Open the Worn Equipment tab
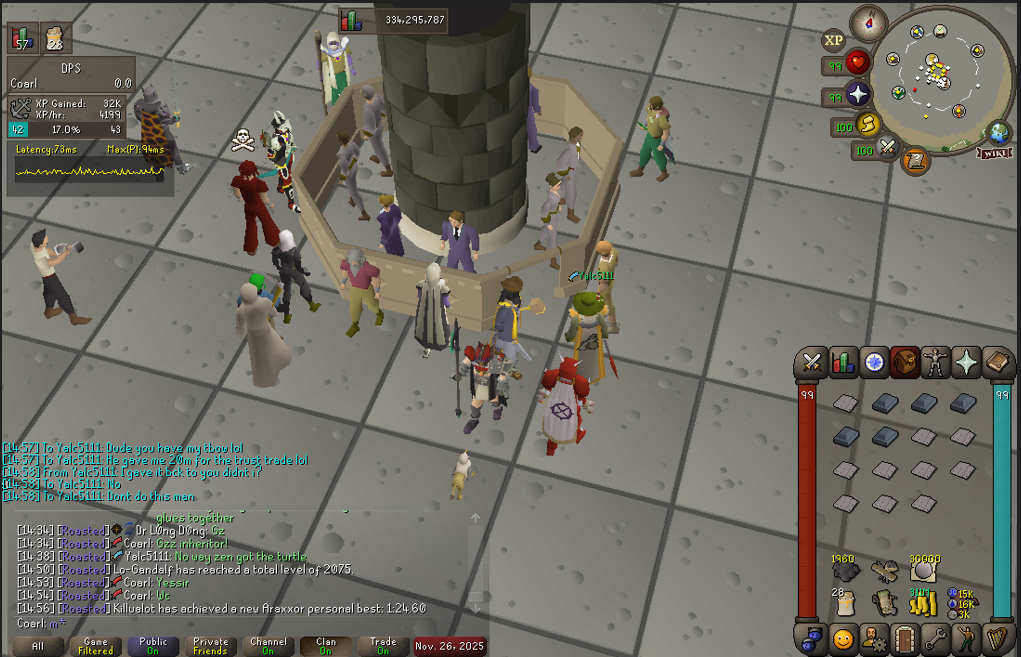1021x657 pixels. tap(936, 363)
